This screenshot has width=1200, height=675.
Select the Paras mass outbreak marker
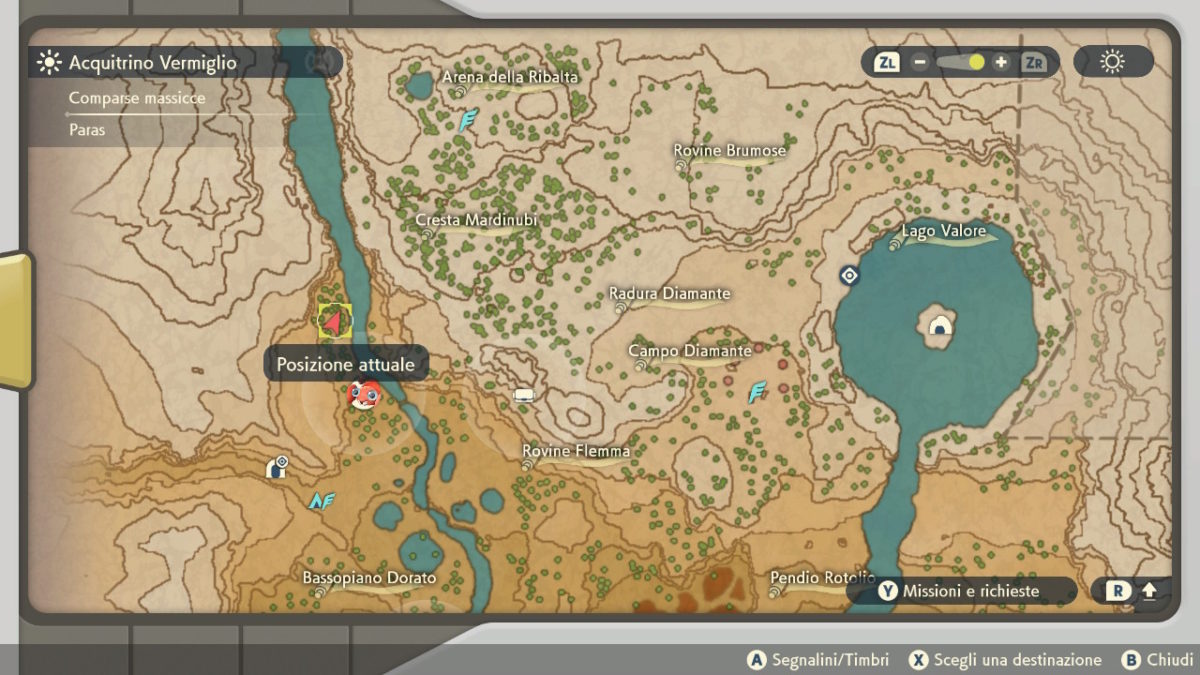pyautogui.click(x=363, y=395)
